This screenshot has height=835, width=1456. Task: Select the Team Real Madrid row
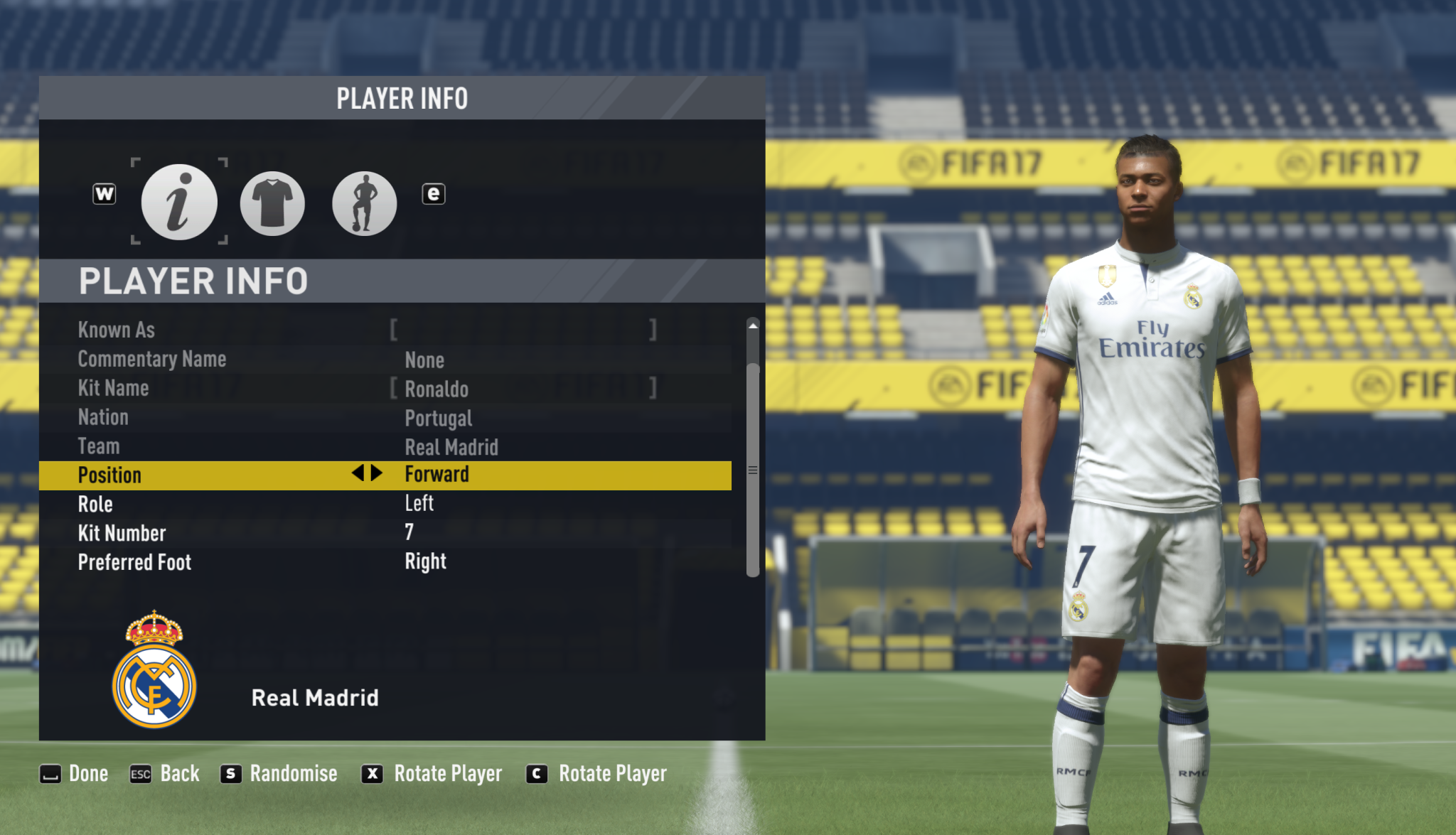(x=384, y=447)
